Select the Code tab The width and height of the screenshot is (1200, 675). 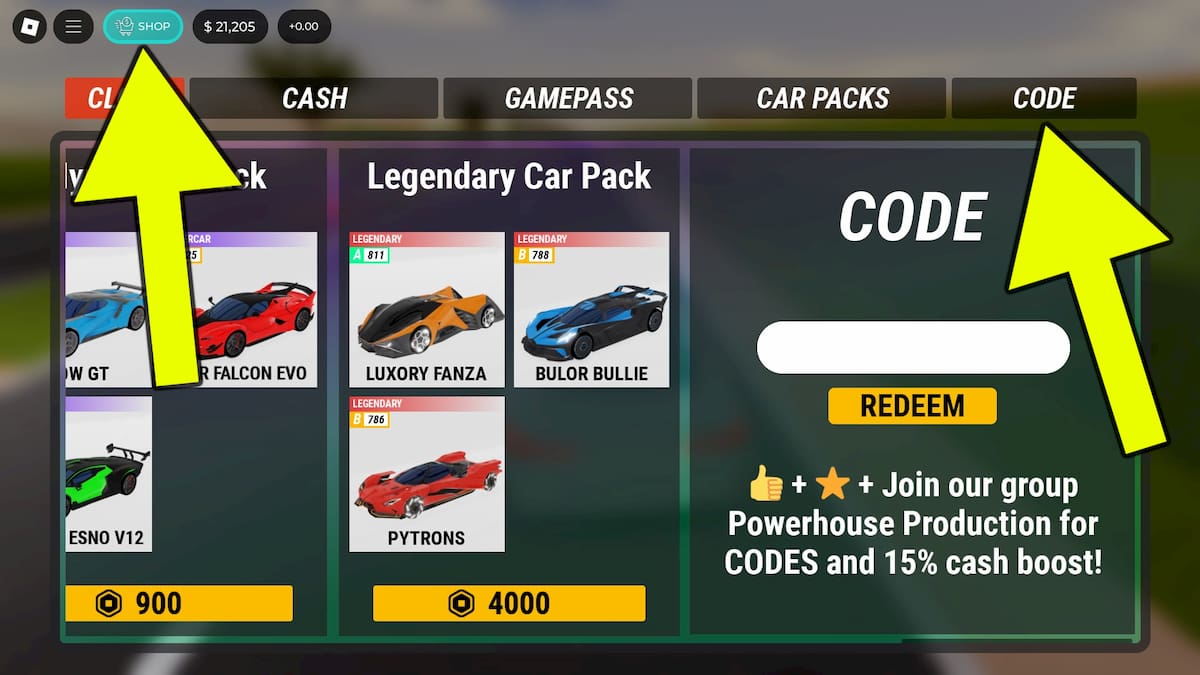pyautogui.click(x=1044, y=99)
